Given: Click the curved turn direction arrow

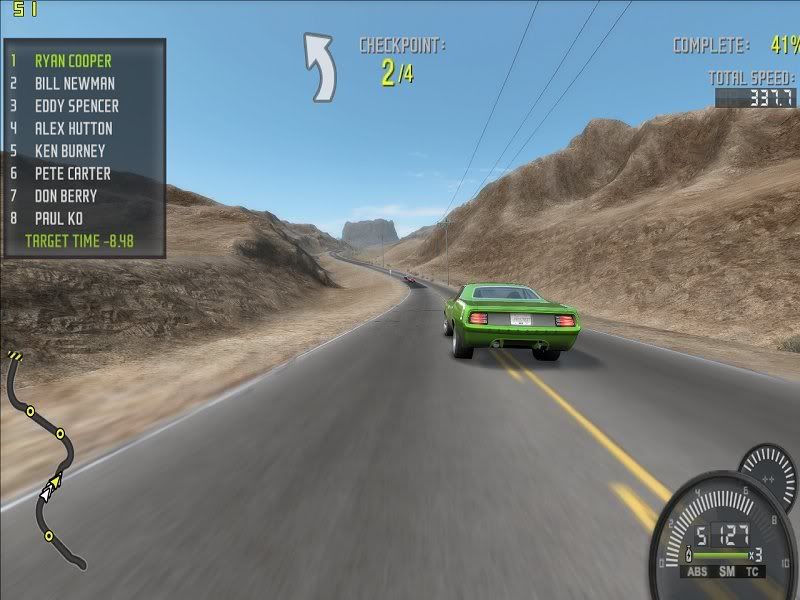Looking at the screenshot, I should click(320, 66).
